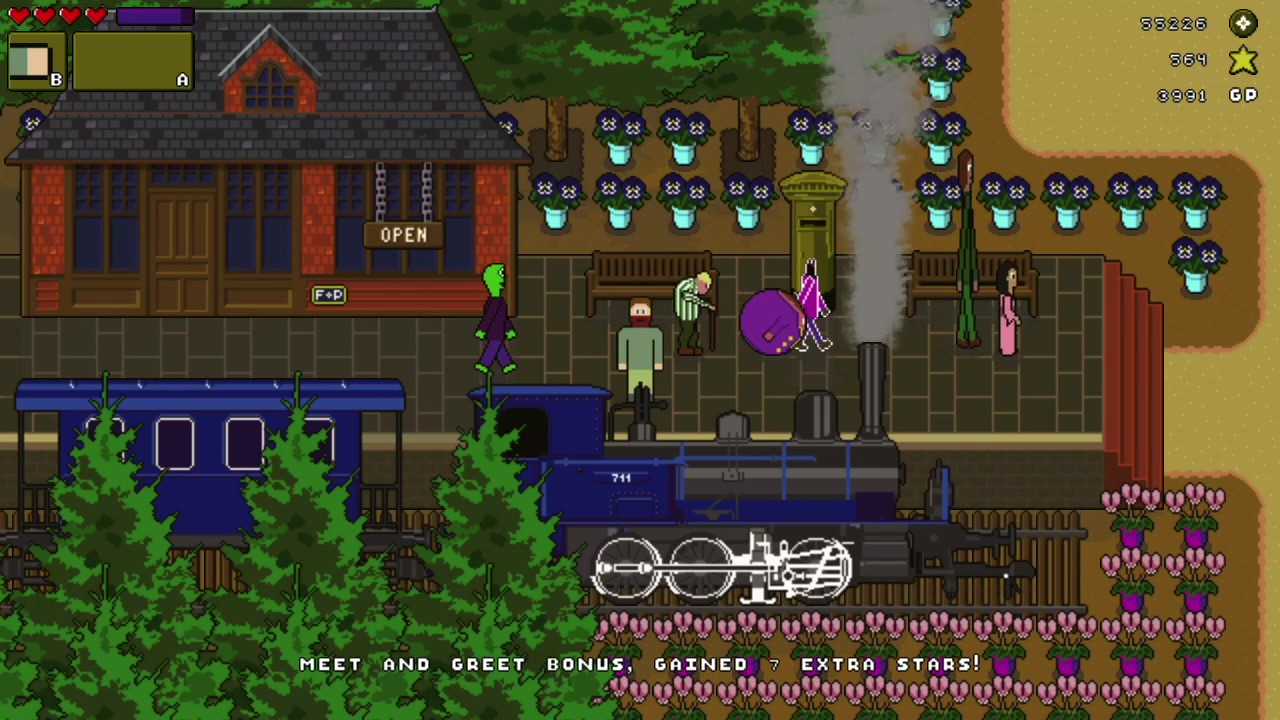Select the yellow star currency icon

pos(1242,60)
